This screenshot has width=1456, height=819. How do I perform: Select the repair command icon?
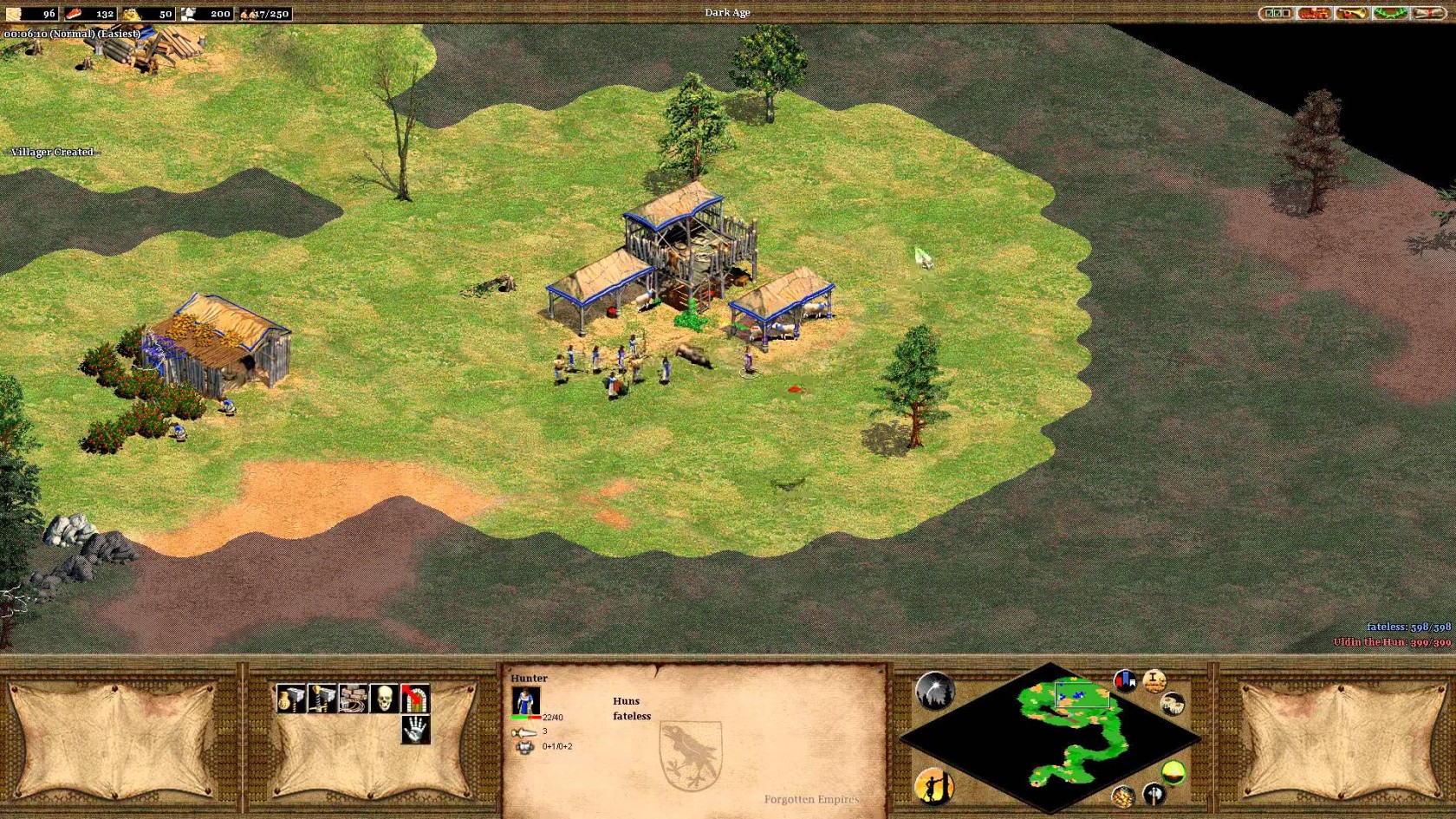click(x=353, y=699)
